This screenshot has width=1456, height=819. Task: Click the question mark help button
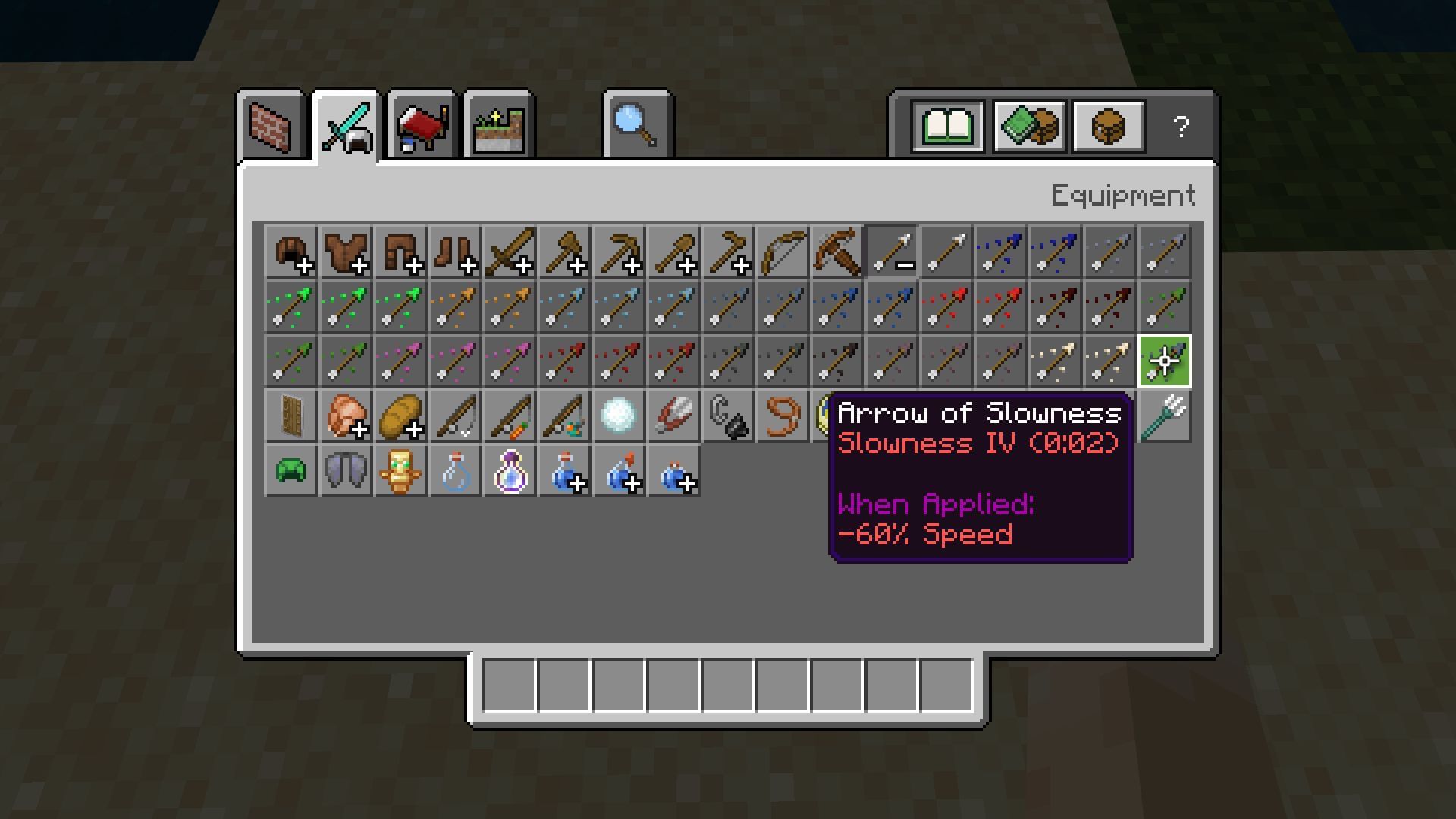click(1179, 127)
